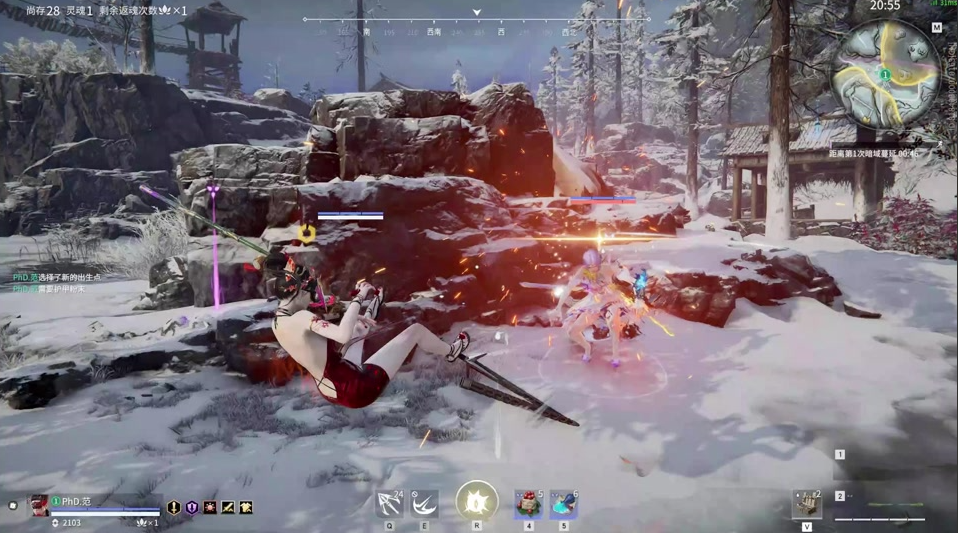Click the PhD player portrait

pos(39,506)
